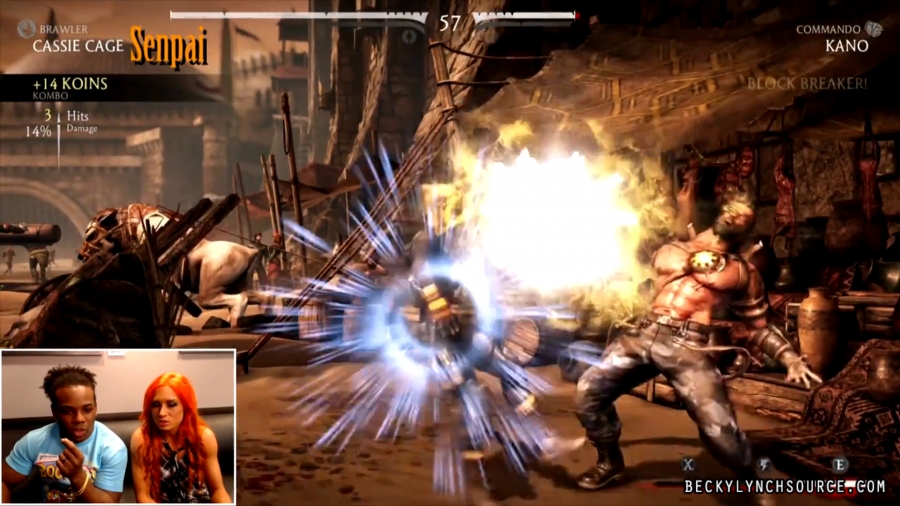Click the facecam picture-in-picture overlay
Viewport: 900px width, 506px height.
[x=118, y=426]
